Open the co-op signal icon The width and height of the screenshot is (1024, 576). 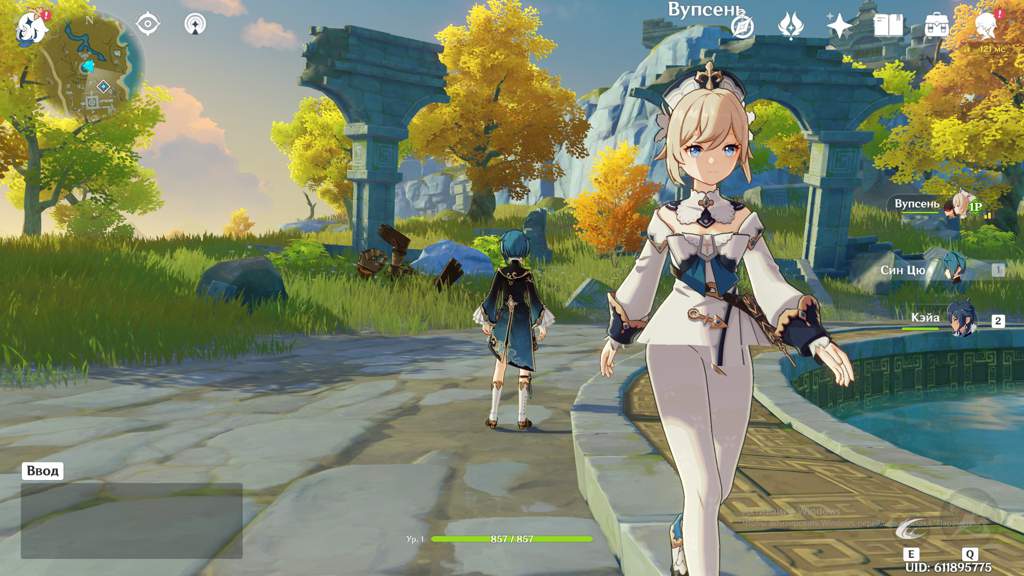coord(195,24)
